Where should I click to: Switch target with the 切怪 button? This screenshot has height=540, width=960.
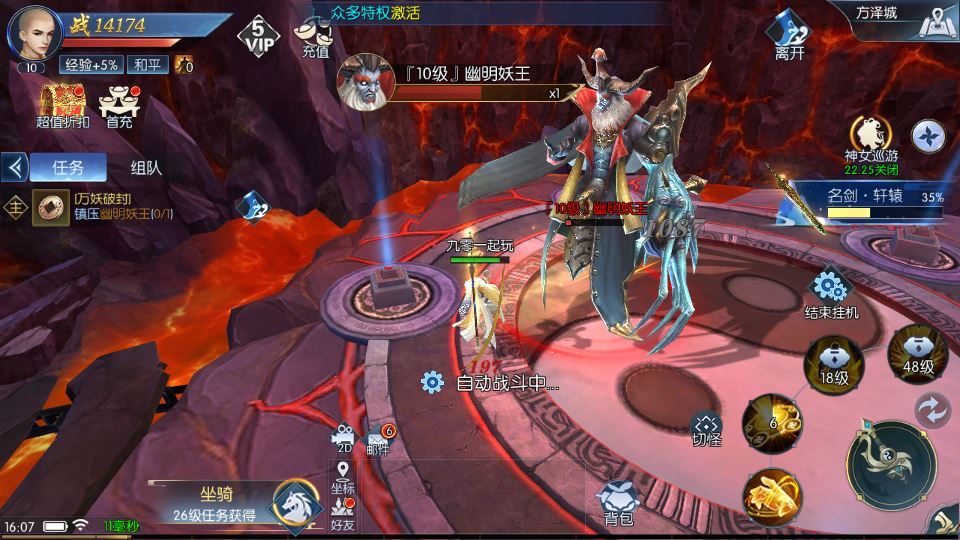click(x=706, y=427)
